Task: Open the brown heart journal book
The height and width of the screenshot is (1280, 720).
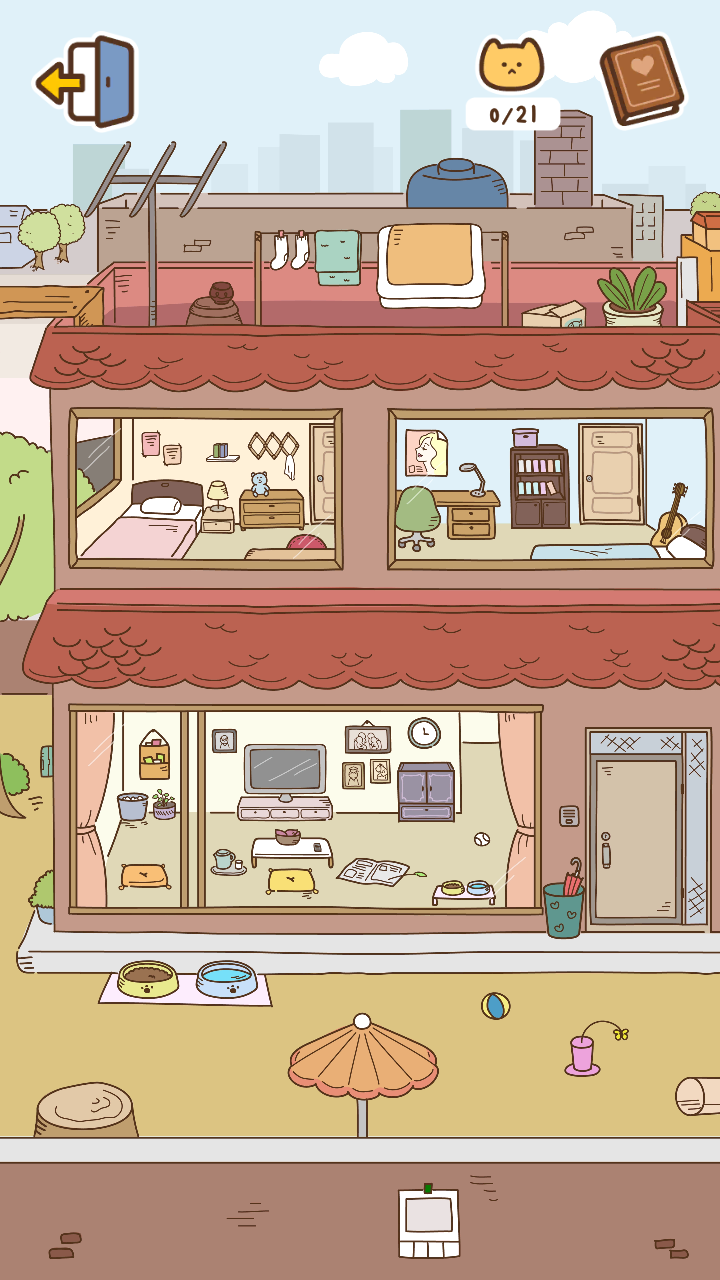Action: point(641,80)
